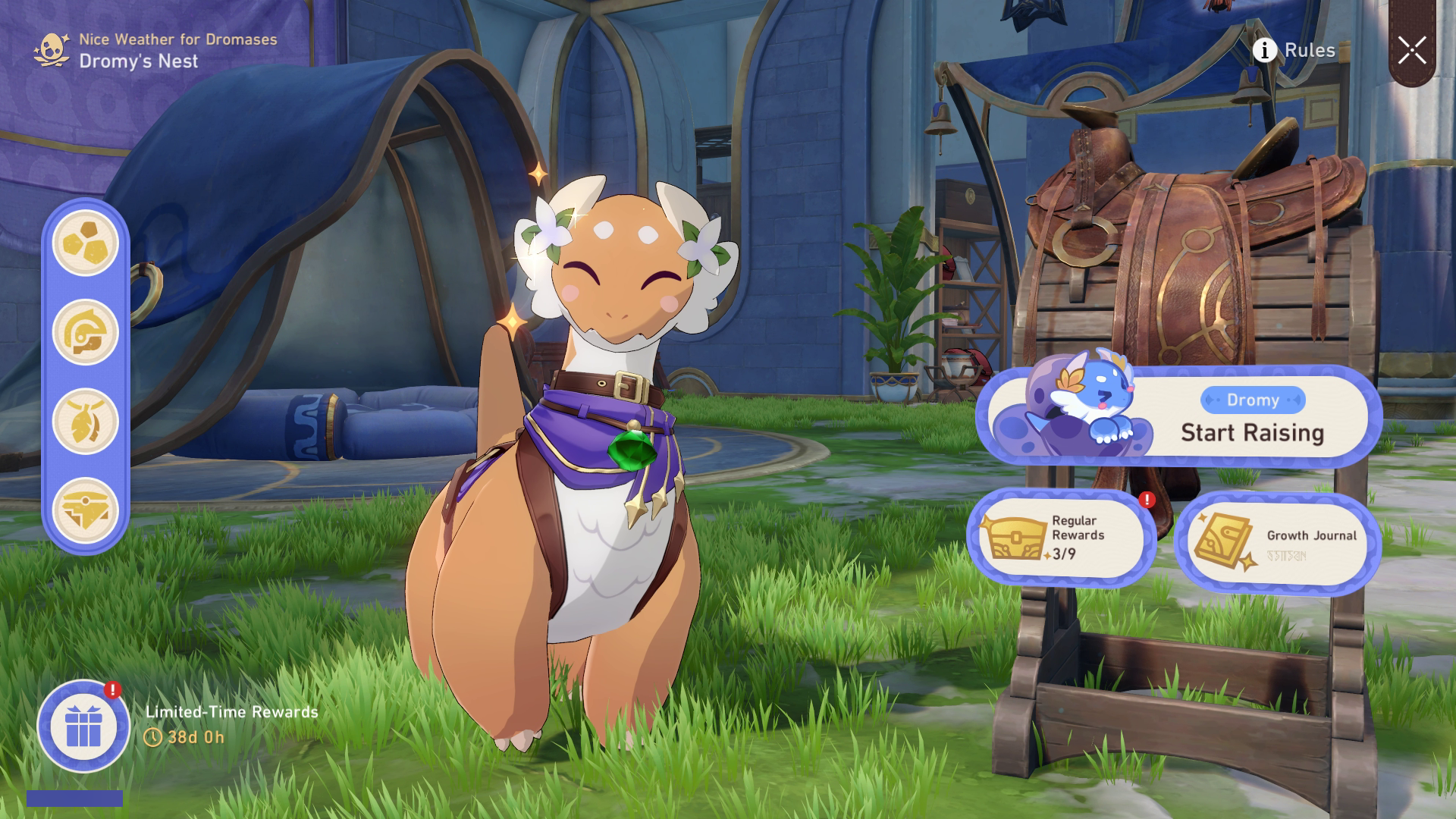The image size is (1456, 819).
Task: Select the neck accessory icon
Action: coord(86,416)
